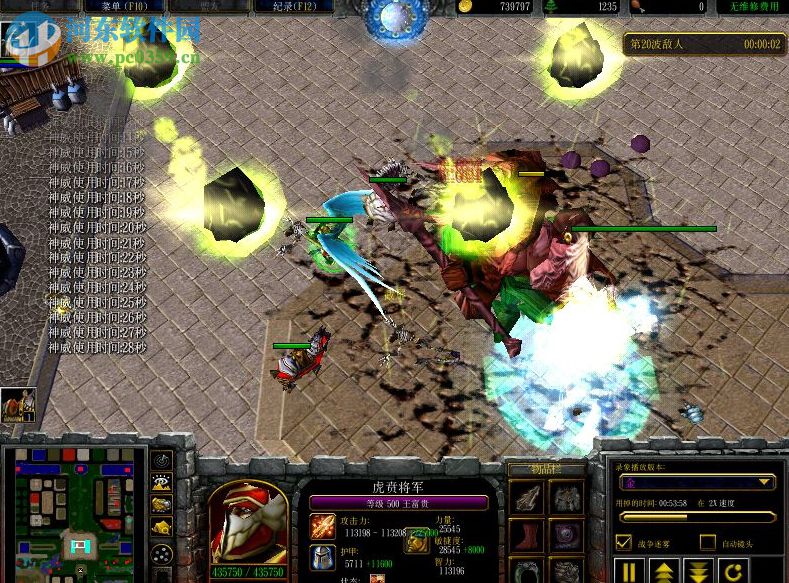Increase the replay speed
789x583 pixels.
(663, 573)
